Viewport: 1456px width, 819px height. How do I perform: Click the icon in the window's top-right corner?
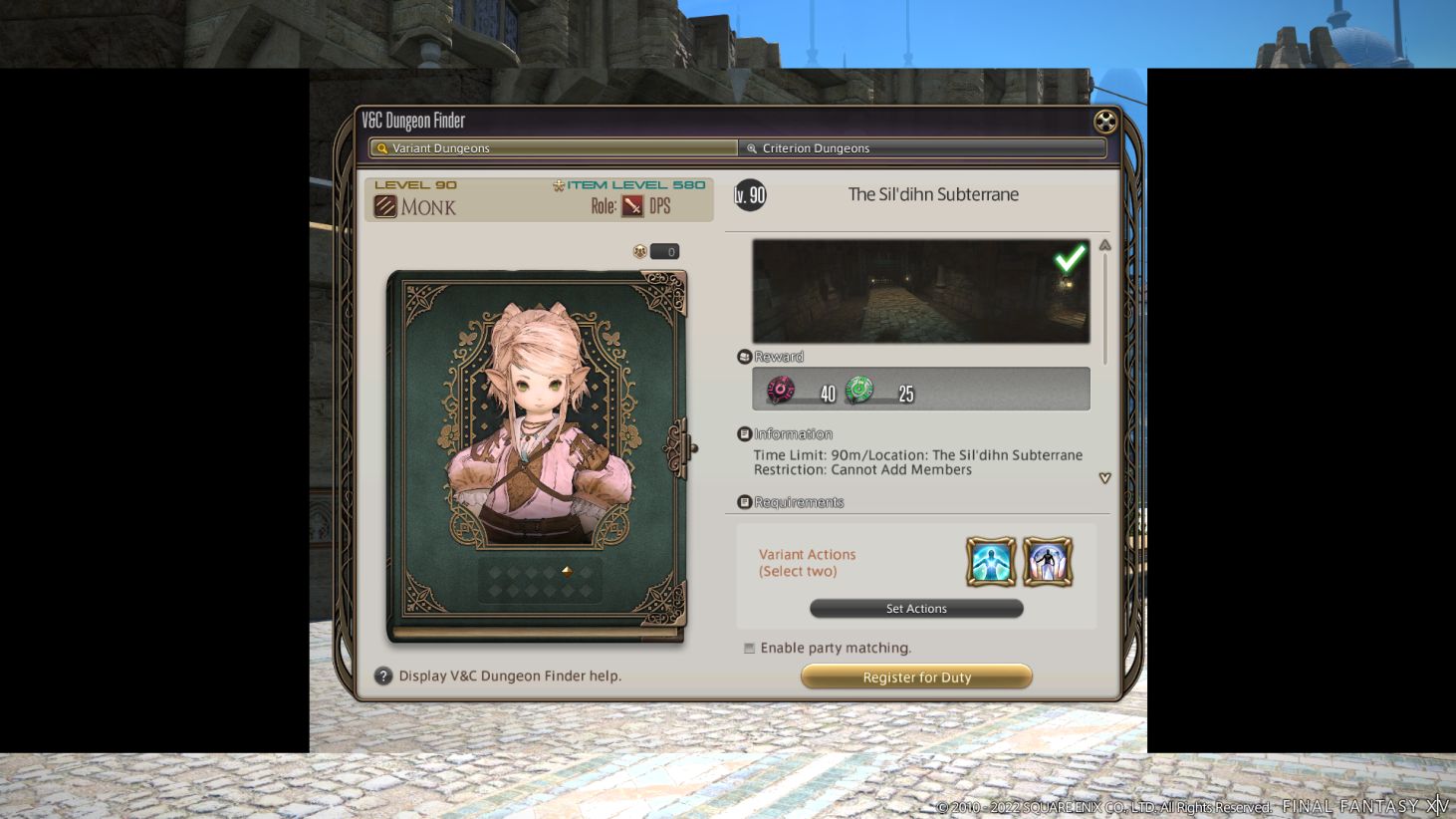(1104, 122)
